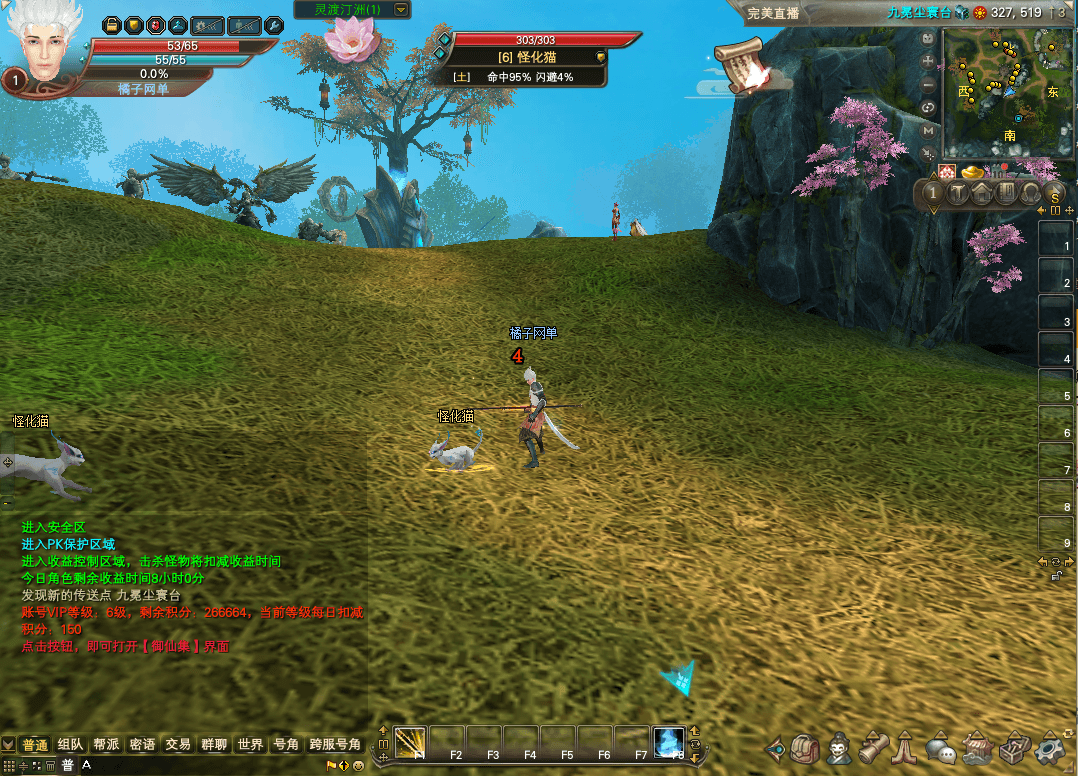Activate the golden slash skill in F1
This screenshot has width=1078, height=776.
(x=410, y=742)
